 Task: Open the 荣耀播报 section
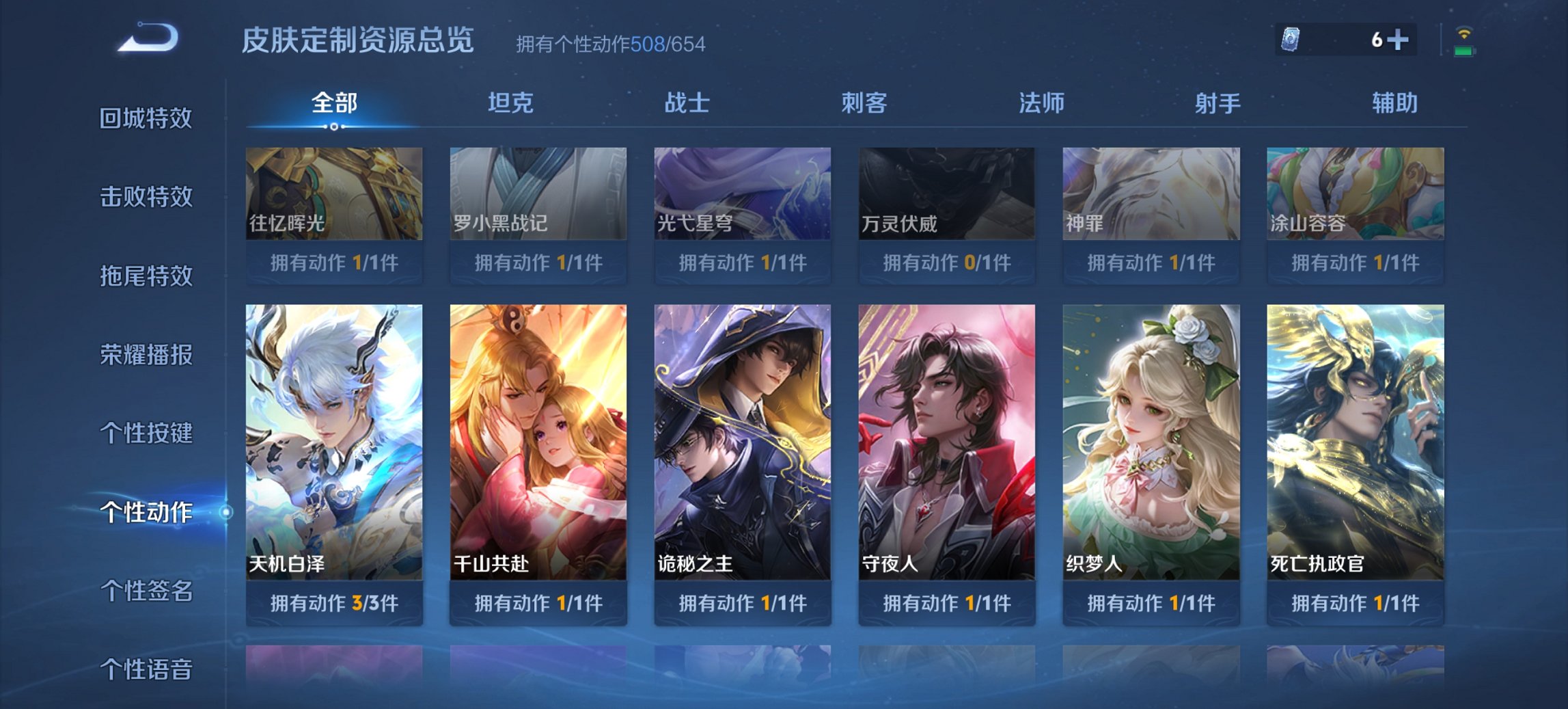click(146, 355)
